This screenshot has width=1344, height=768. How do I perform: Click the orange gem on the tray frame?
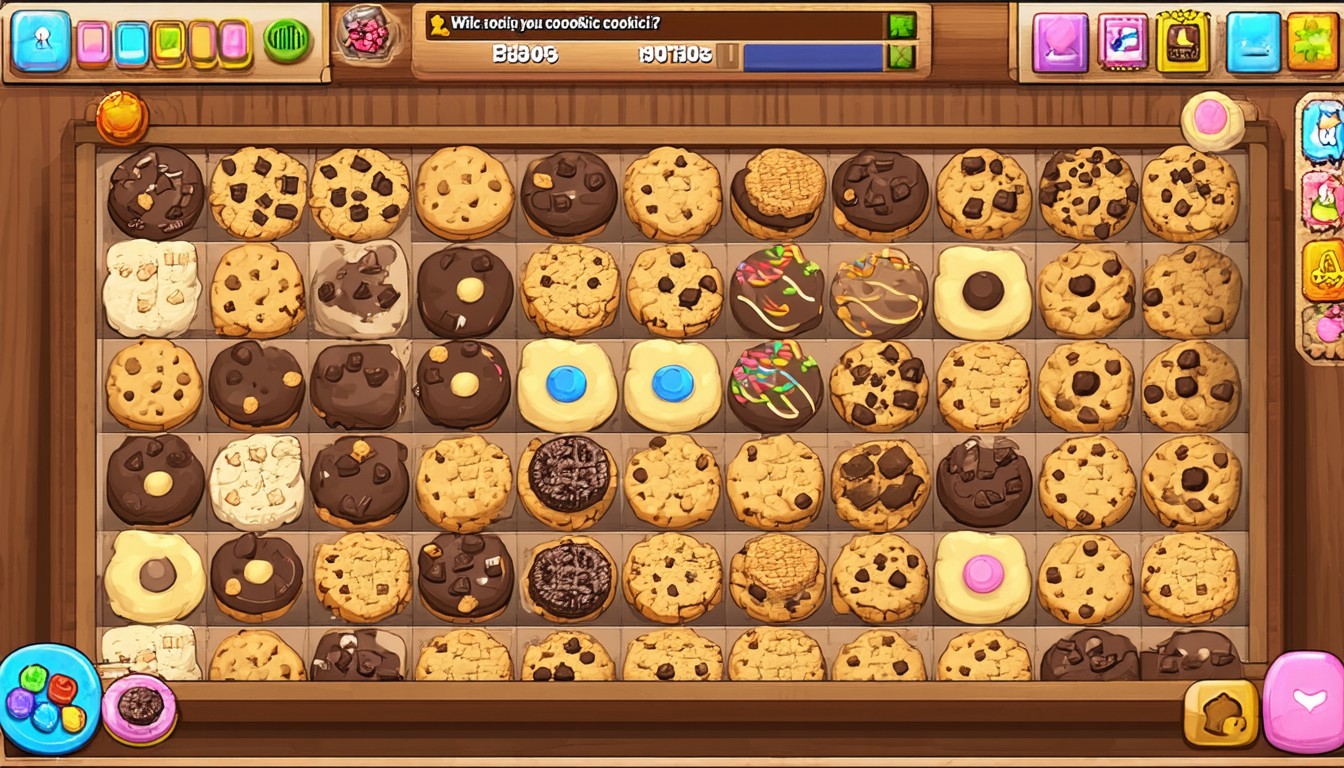[x=122, y=118]
